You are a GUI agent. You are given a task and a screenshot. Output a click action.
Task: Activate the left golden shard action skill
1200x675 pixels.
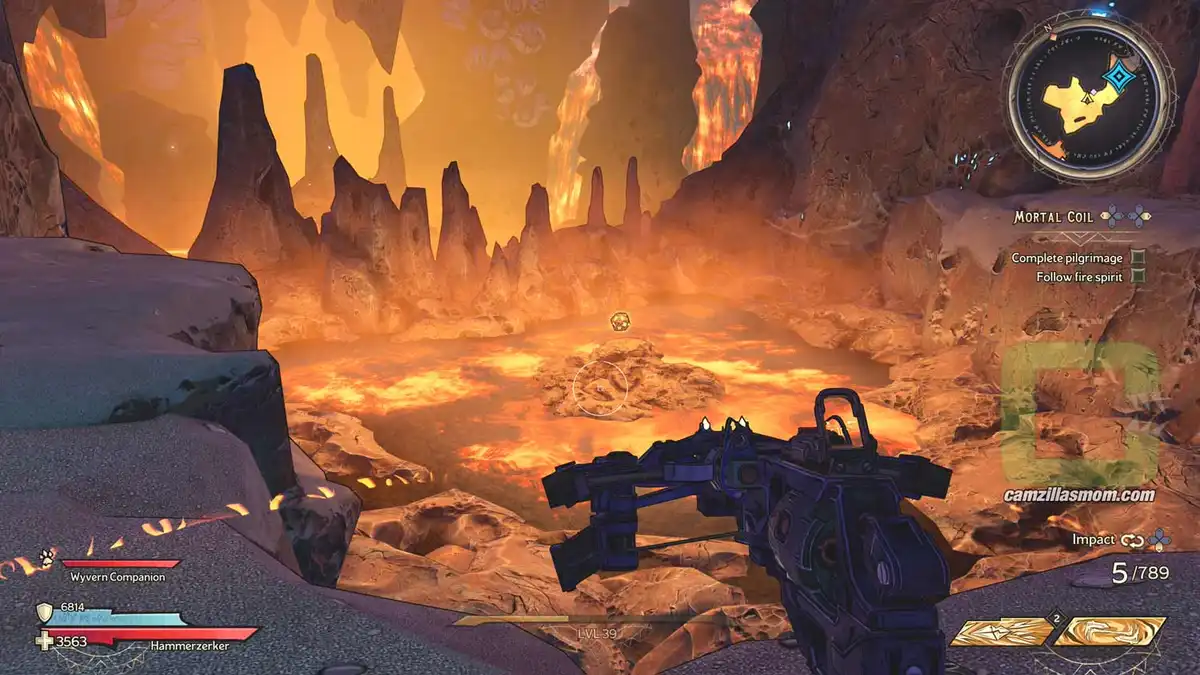click(1001, 632)
